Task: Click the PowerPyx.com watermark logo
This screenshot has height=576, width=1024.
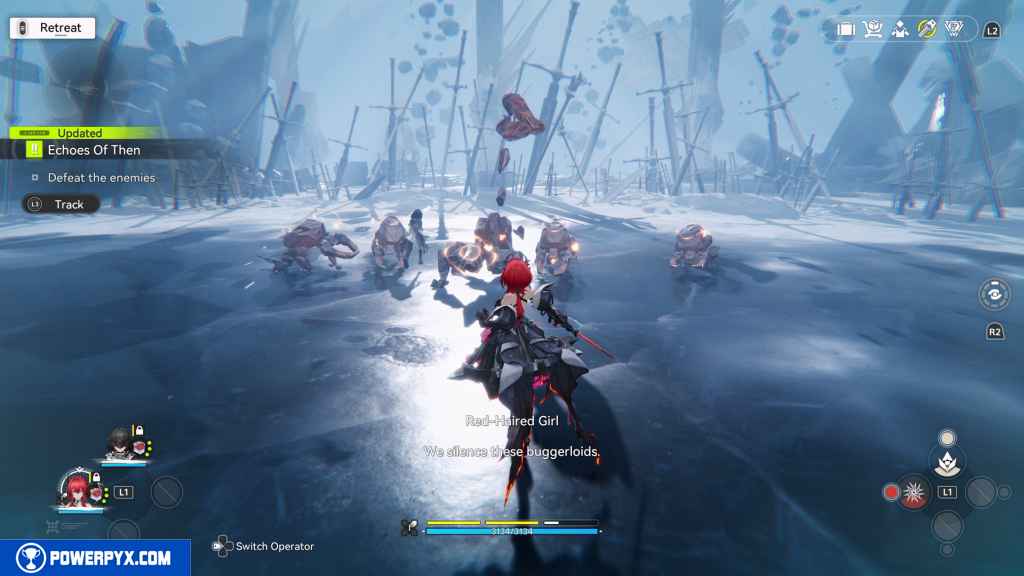Action: coord(95,558)
